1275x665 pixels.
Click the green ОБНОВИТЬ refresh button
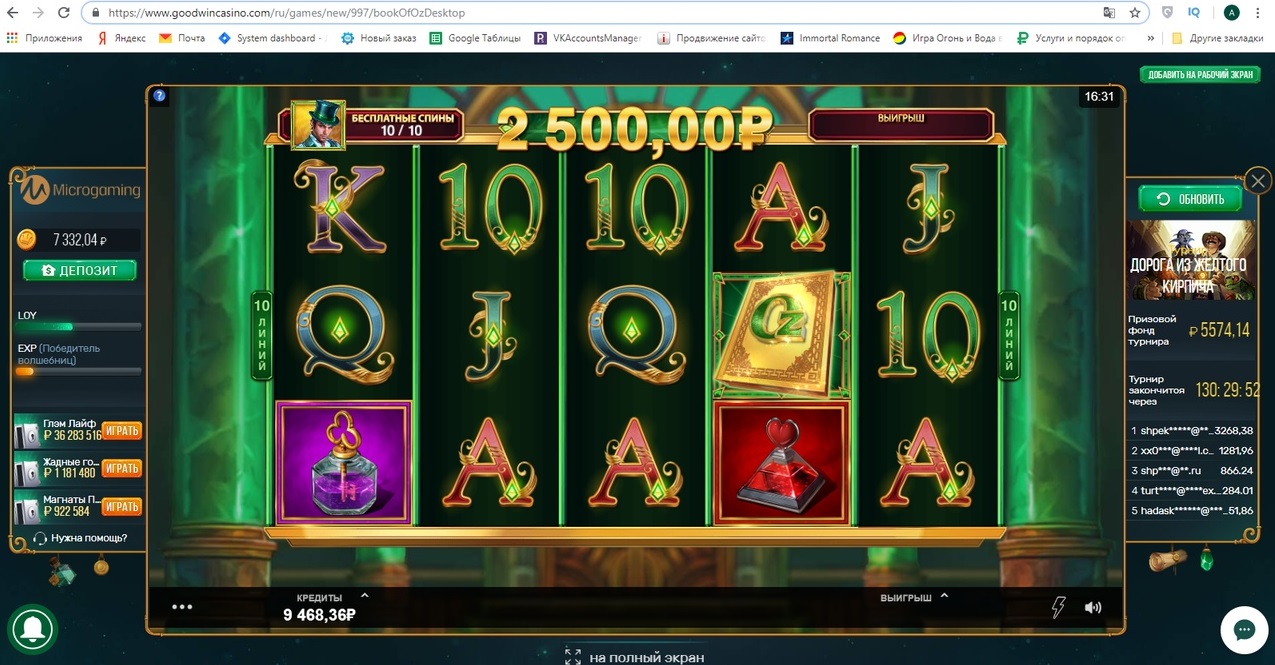pyautogui.click(x=1190, y=198)
